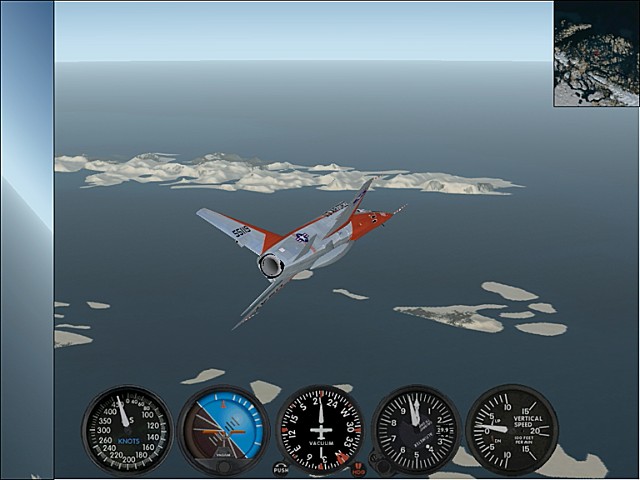Click the altimeter gauge face
Screen dimensions: 640x480
pos(416,430)
